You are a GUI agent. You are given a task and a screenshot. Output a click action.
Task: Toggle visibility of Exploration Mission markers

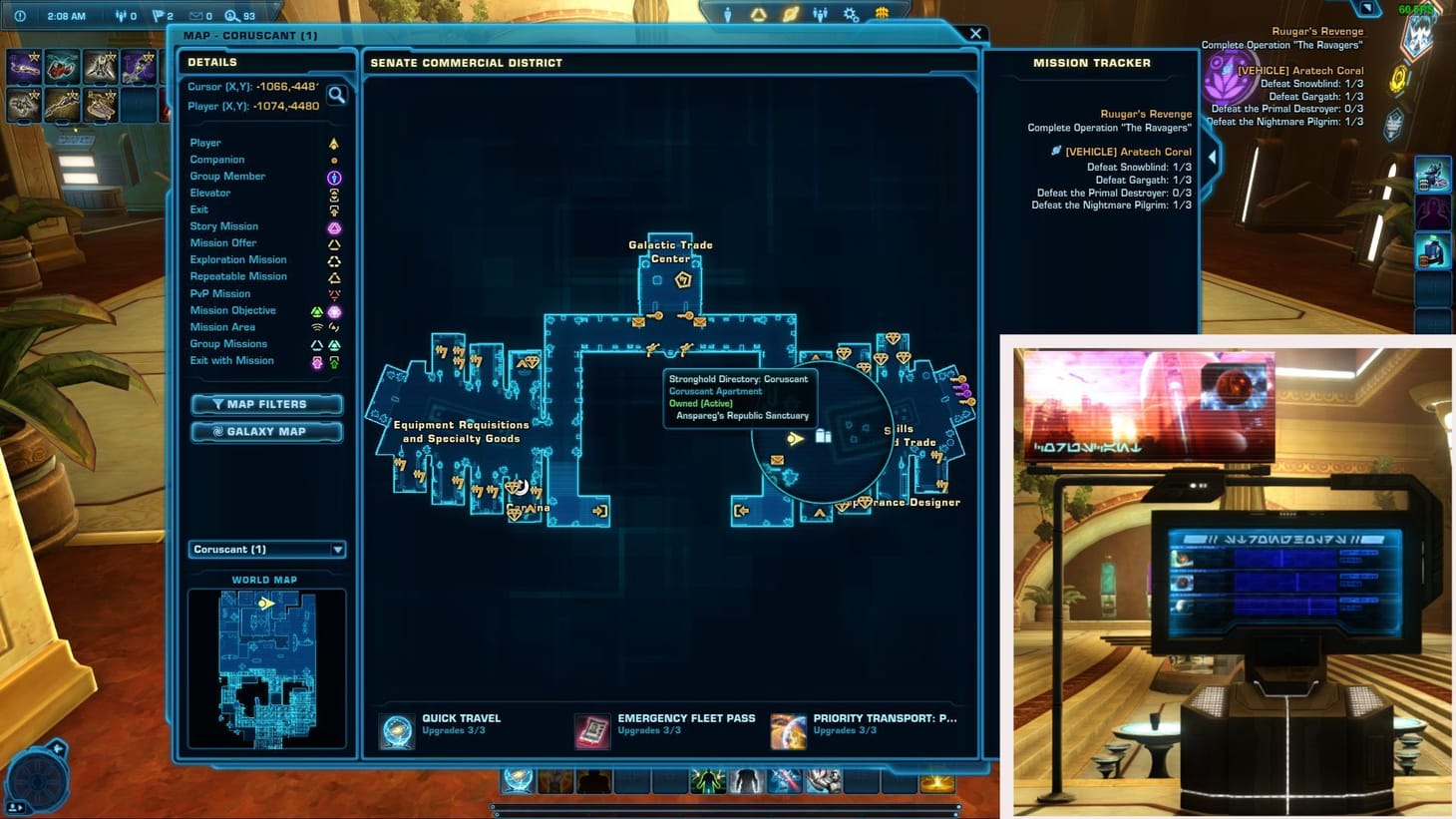tap(238, 259)
